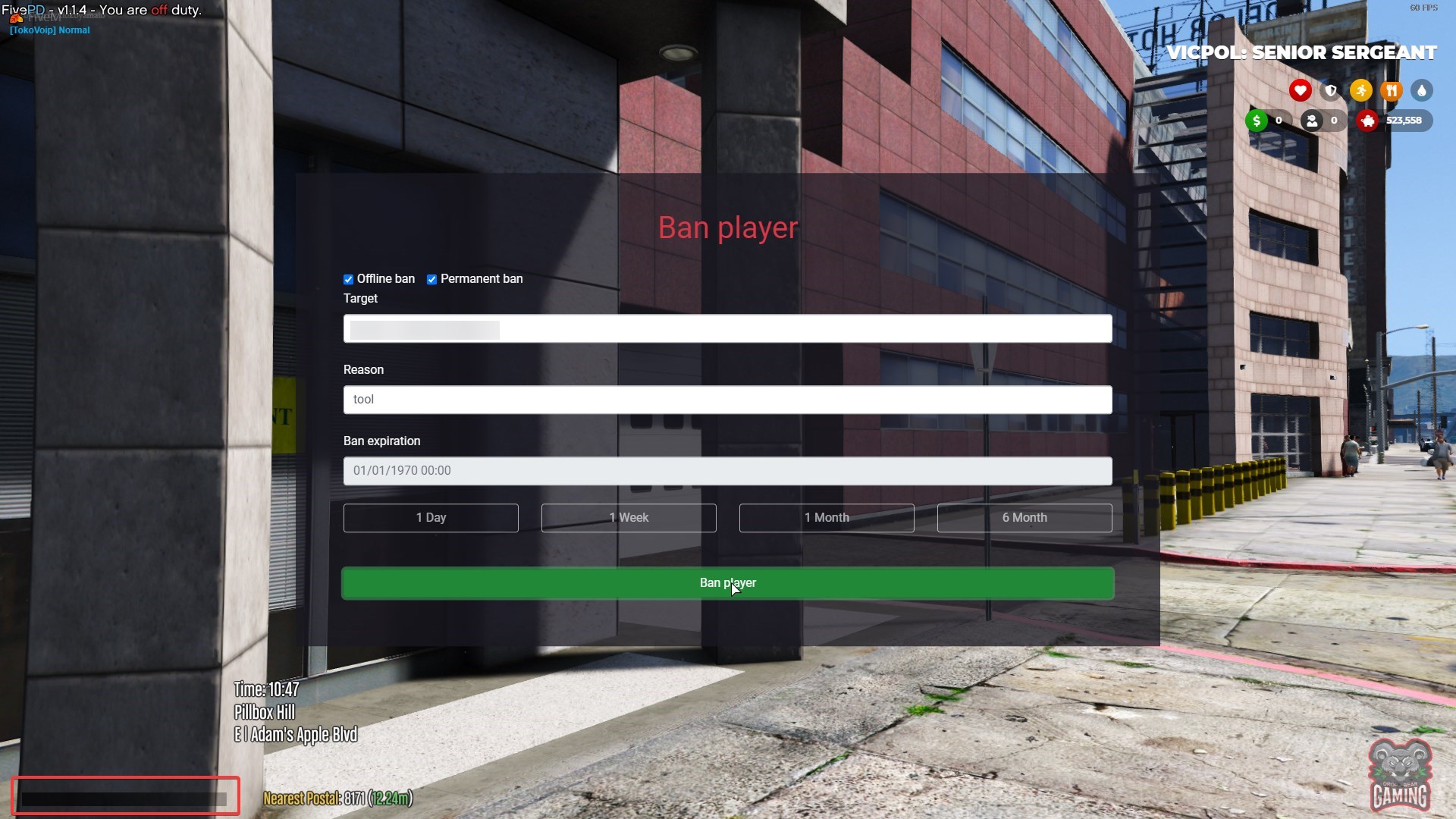
Task: Select the 1 Day ban preset
Action: coord(430,517)
